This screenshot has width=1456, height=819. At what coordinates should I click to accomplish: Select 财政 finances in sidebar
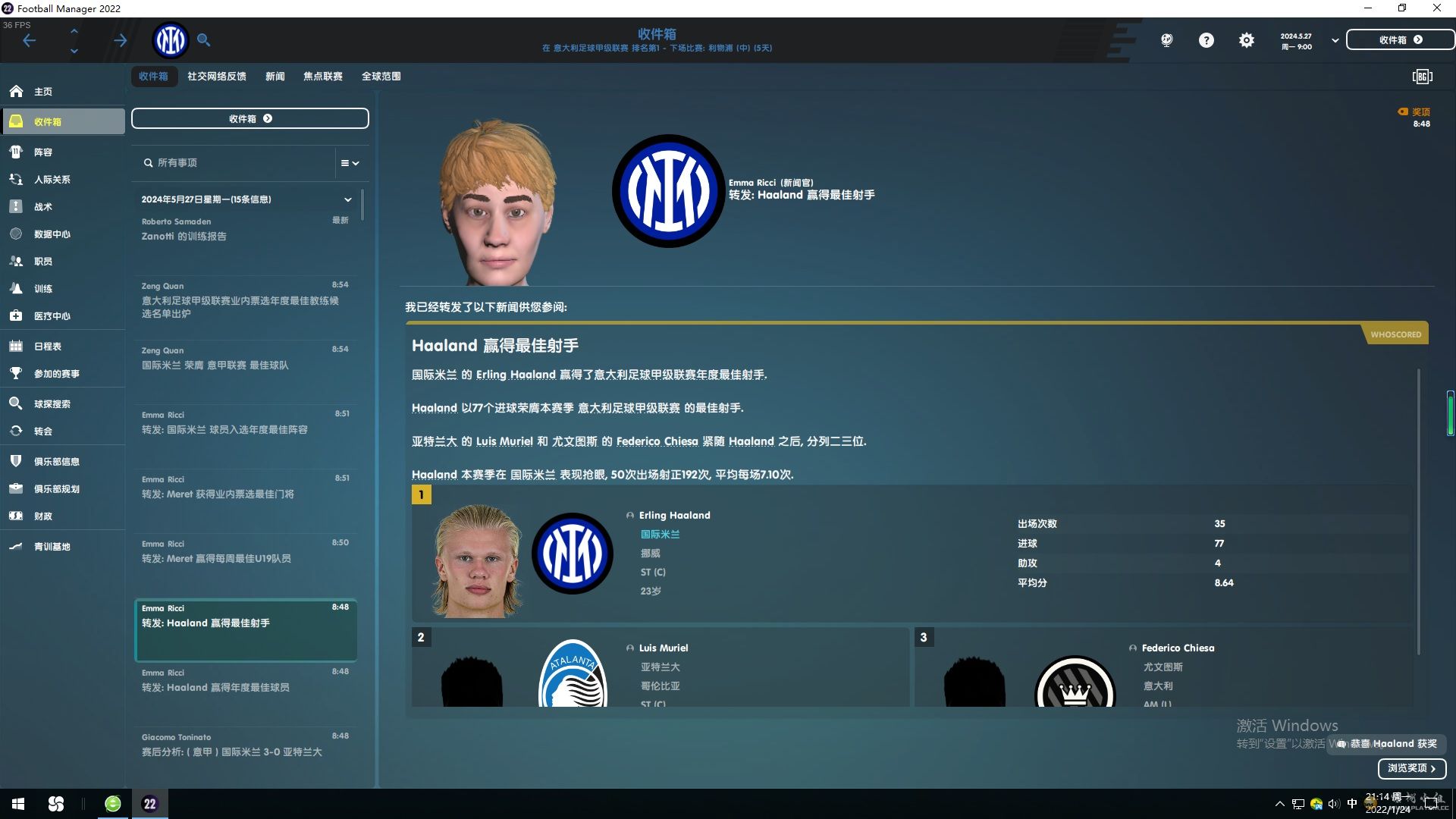point(42,516)
